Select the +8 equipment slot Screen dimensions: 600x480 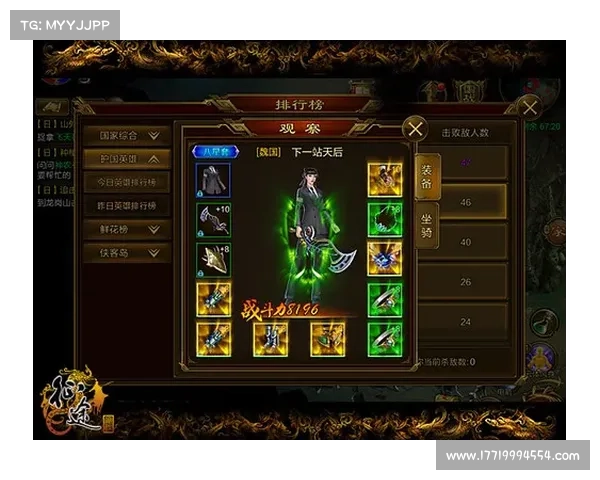tap(213, 259)
